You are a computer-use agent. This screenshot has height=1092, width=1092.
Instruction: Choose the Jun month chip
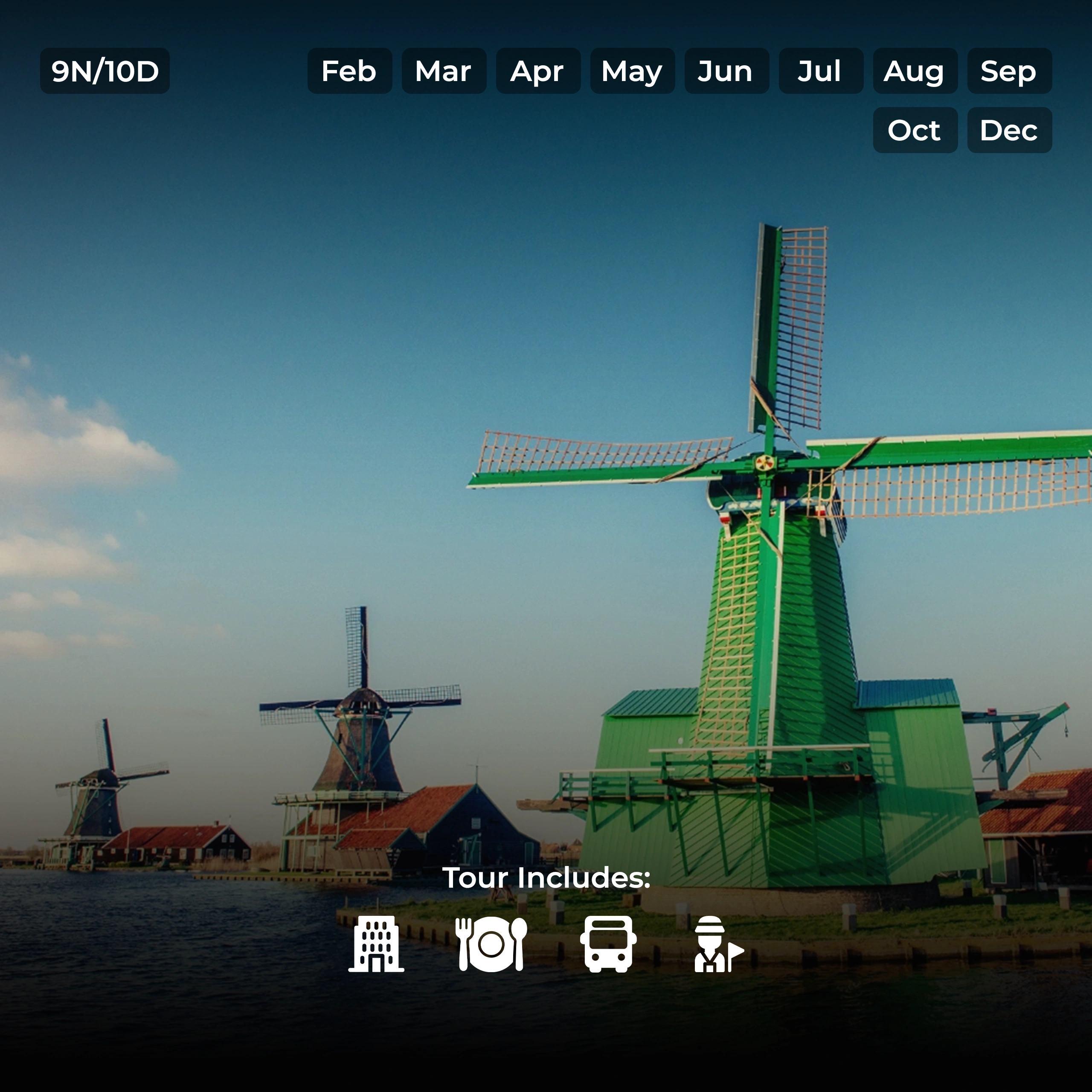point(726,71)
